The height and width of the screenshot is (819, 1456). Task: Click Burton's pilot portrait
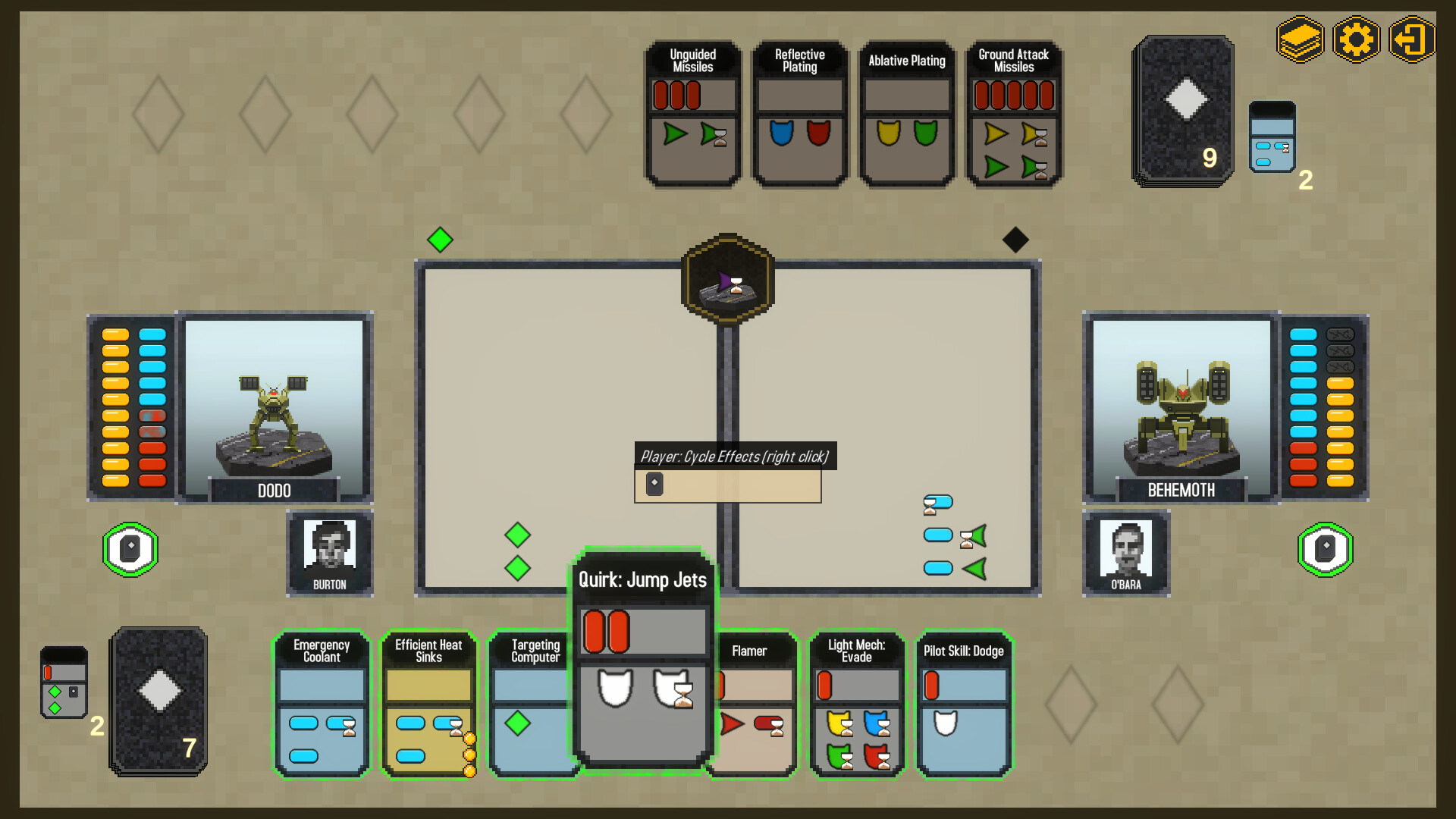click(329, 546)
